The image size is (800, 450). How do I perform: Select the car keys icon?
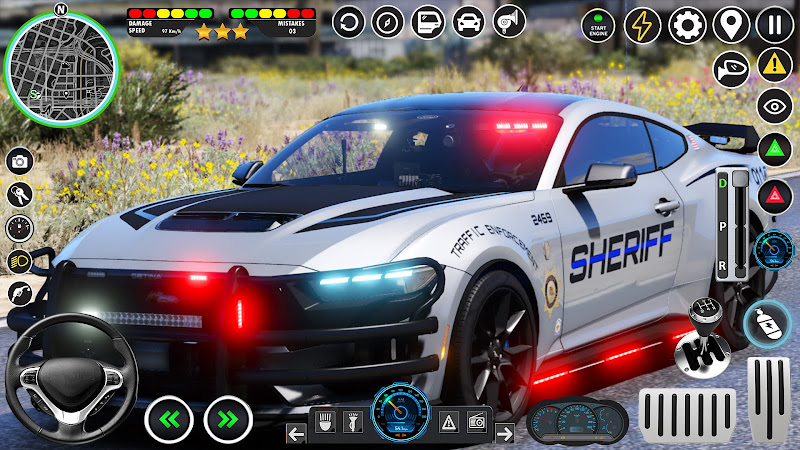tap(20, 193)
